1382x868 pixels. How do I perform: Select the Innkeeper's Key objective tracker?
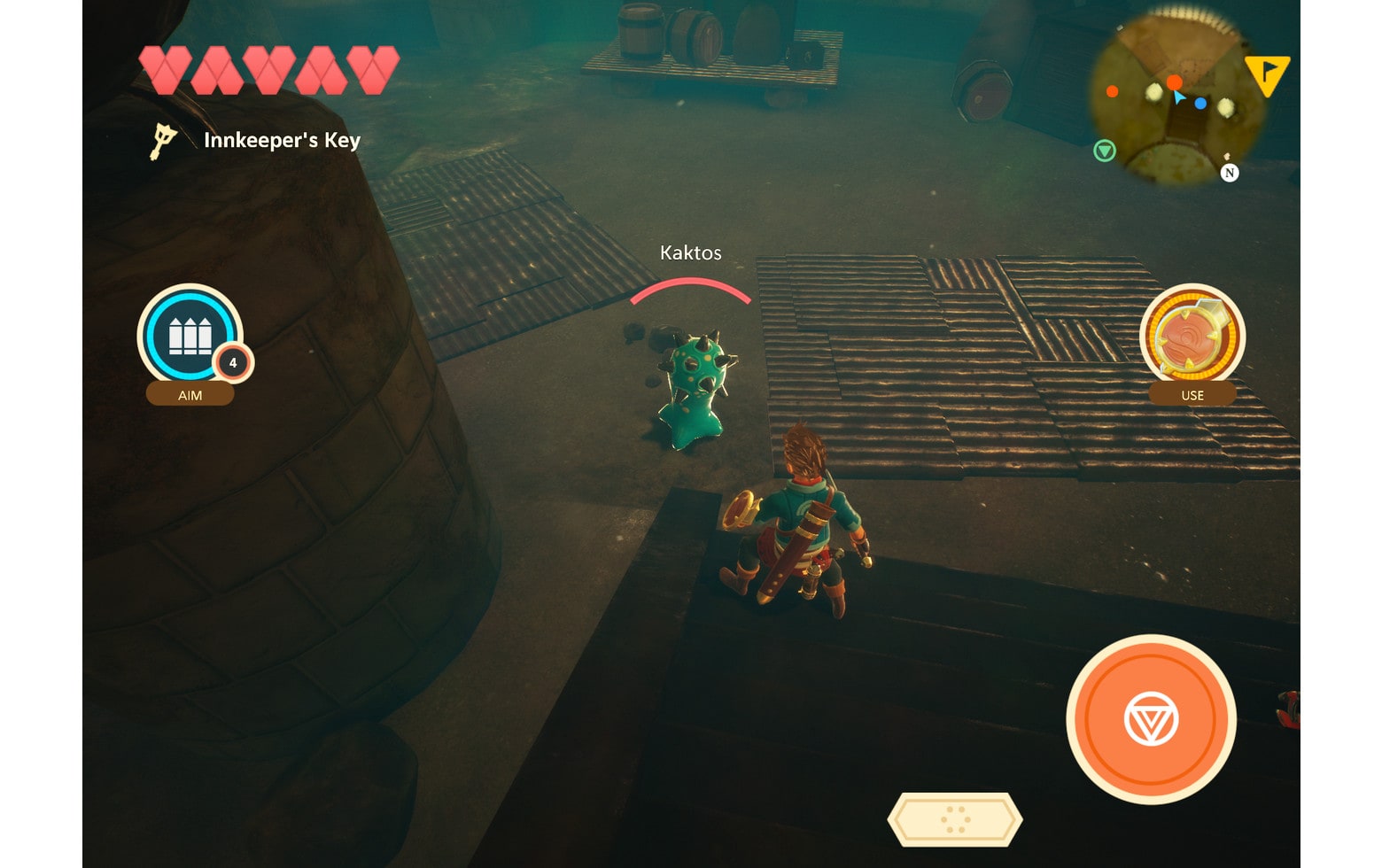[257, 140]
